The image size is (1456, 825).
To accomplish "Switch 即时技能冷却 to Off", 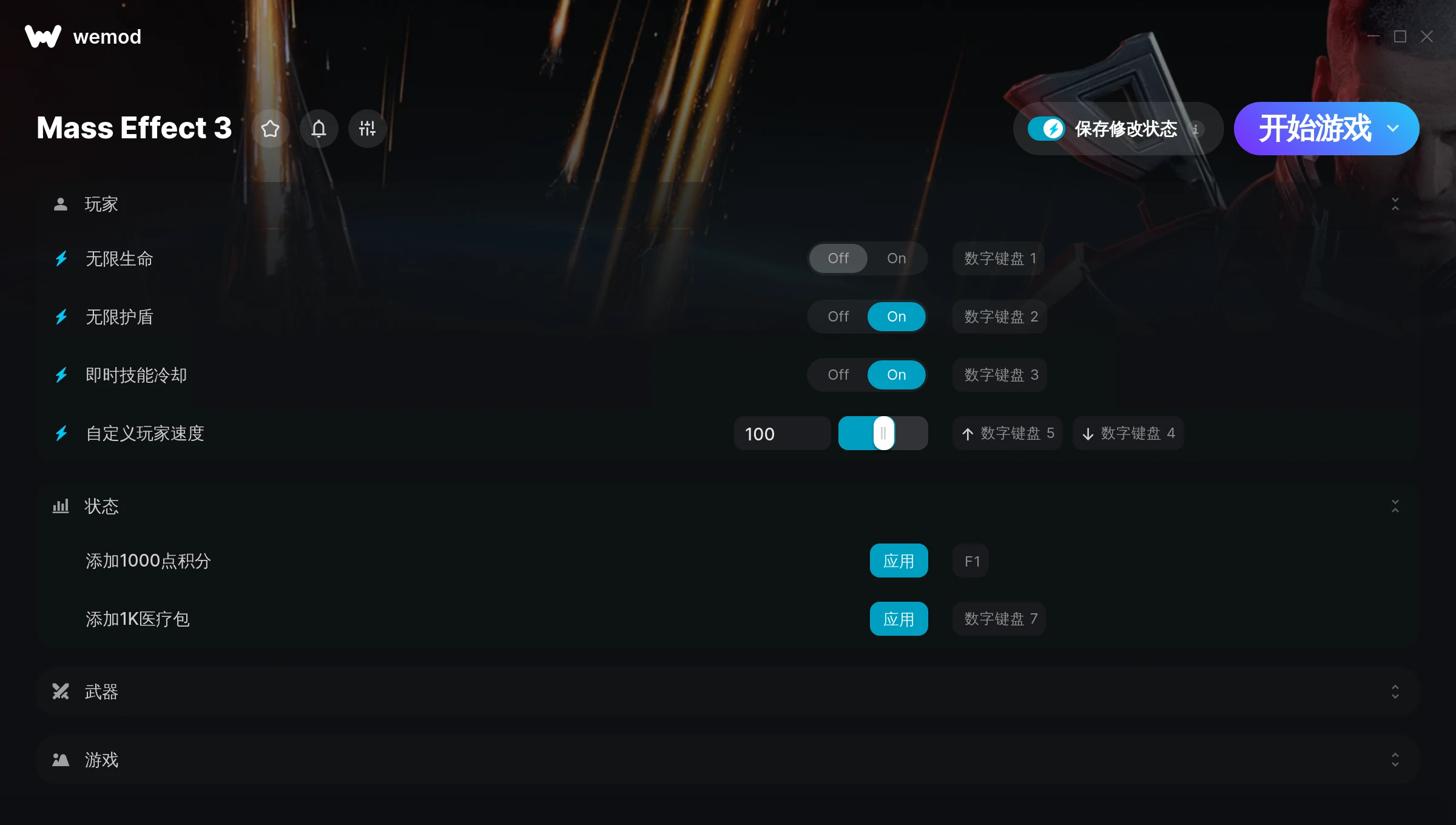I will [838, 375].
